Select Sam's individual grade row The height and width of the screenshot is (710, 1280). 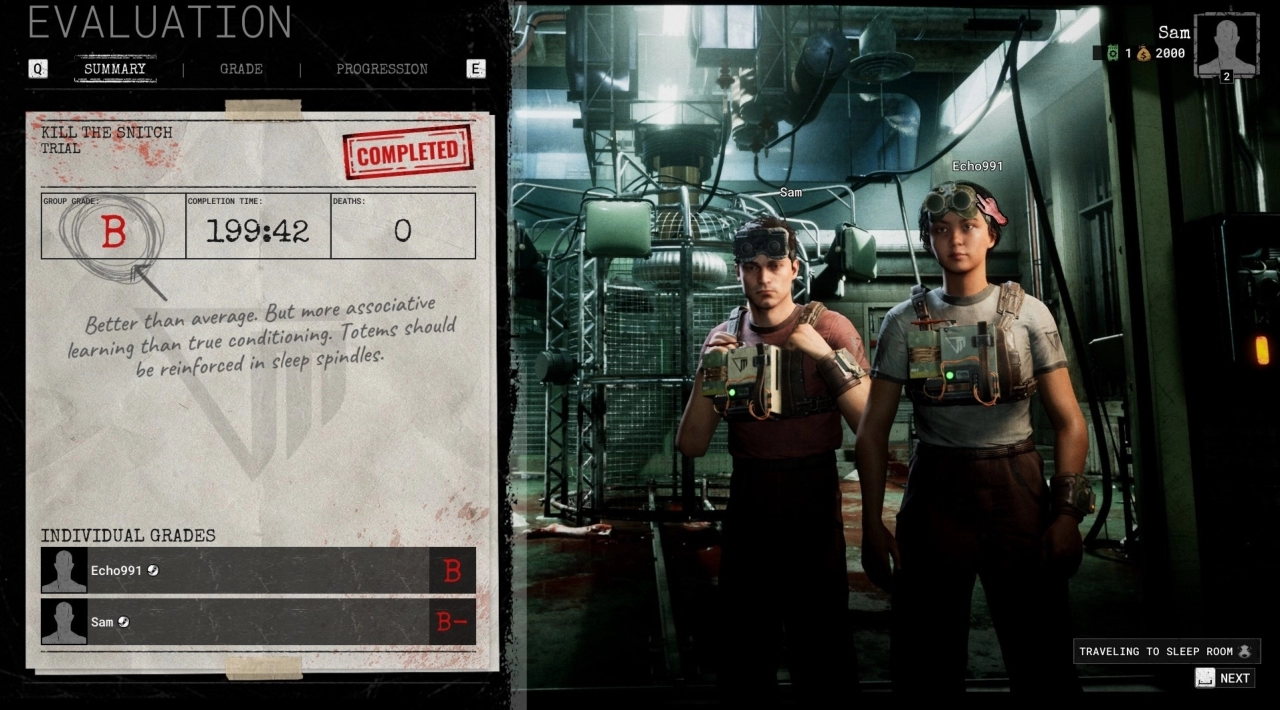click(x=258, y=622)
